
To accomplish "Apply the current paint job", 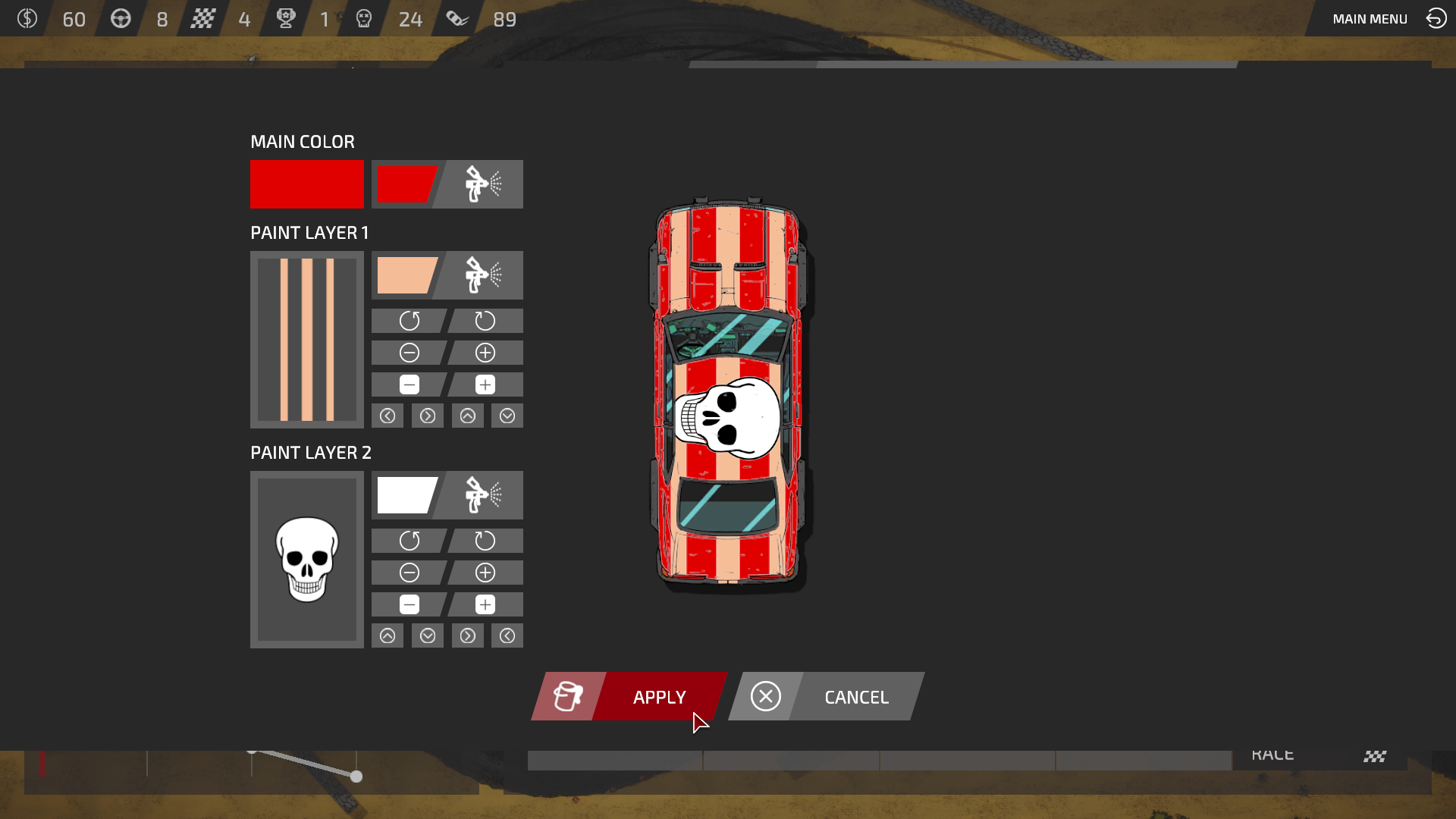I will pos(658,696).
